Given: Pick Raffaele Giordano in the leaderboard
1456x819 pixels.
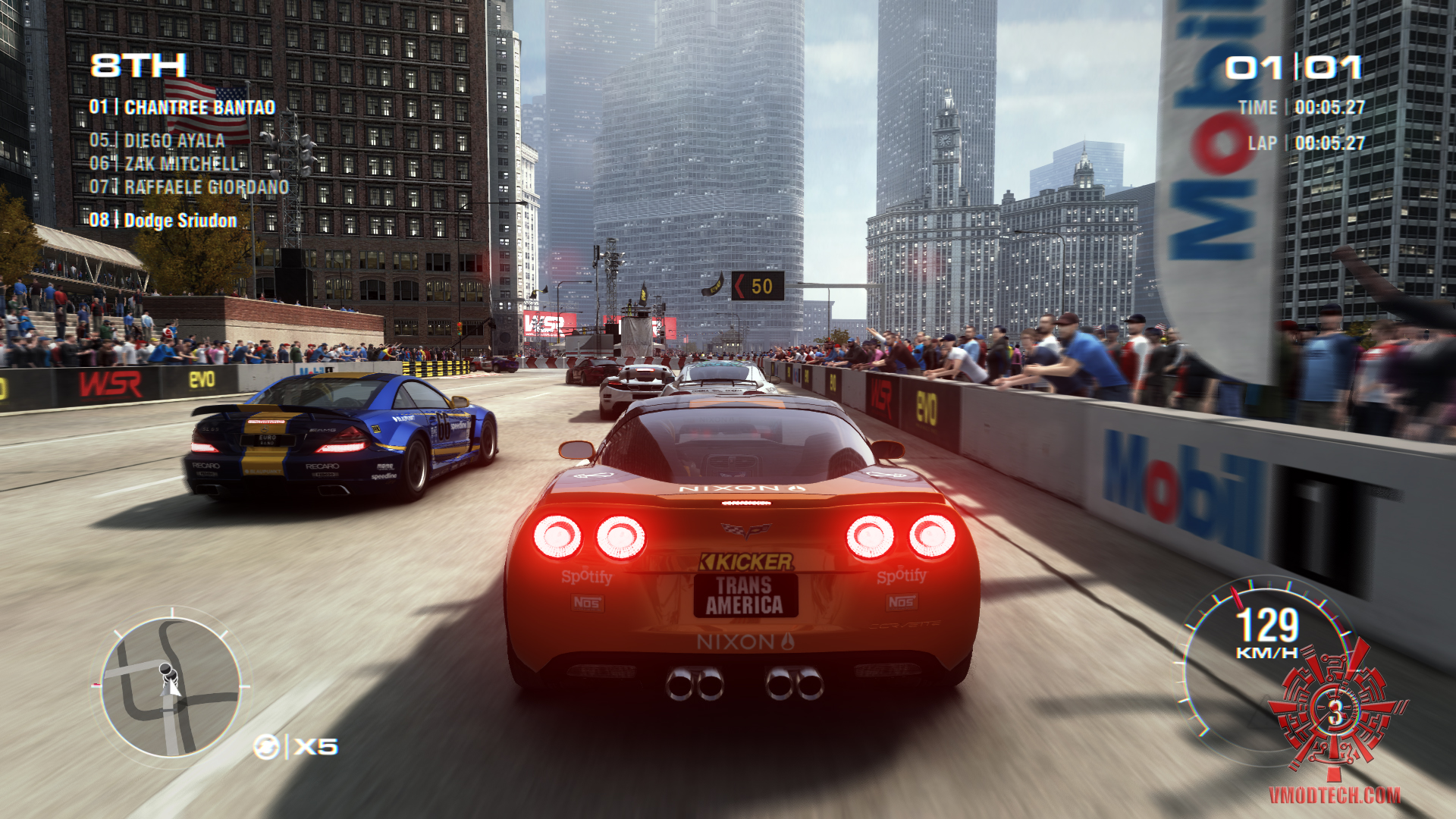Looking at the screenshot, I should (189, 187).
